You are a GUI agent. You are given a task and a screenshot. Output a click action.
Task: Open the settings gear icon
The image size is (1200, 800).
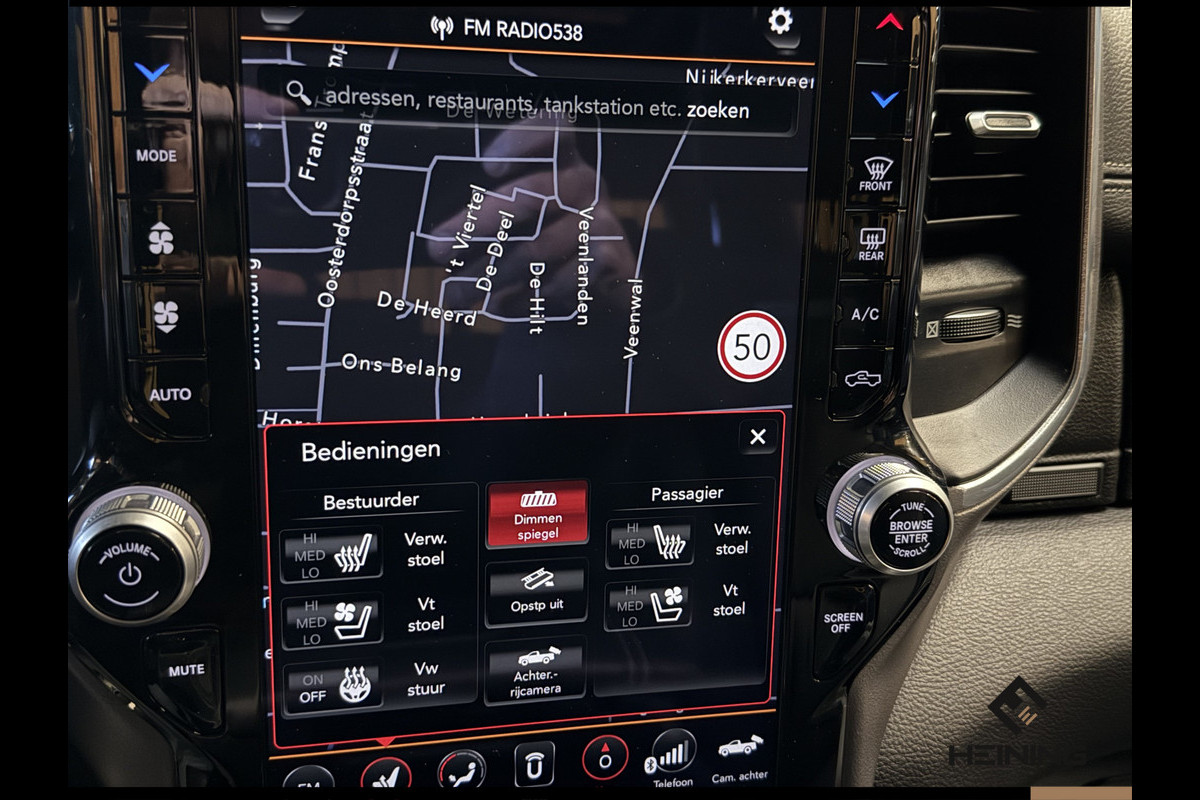point(780,21)
